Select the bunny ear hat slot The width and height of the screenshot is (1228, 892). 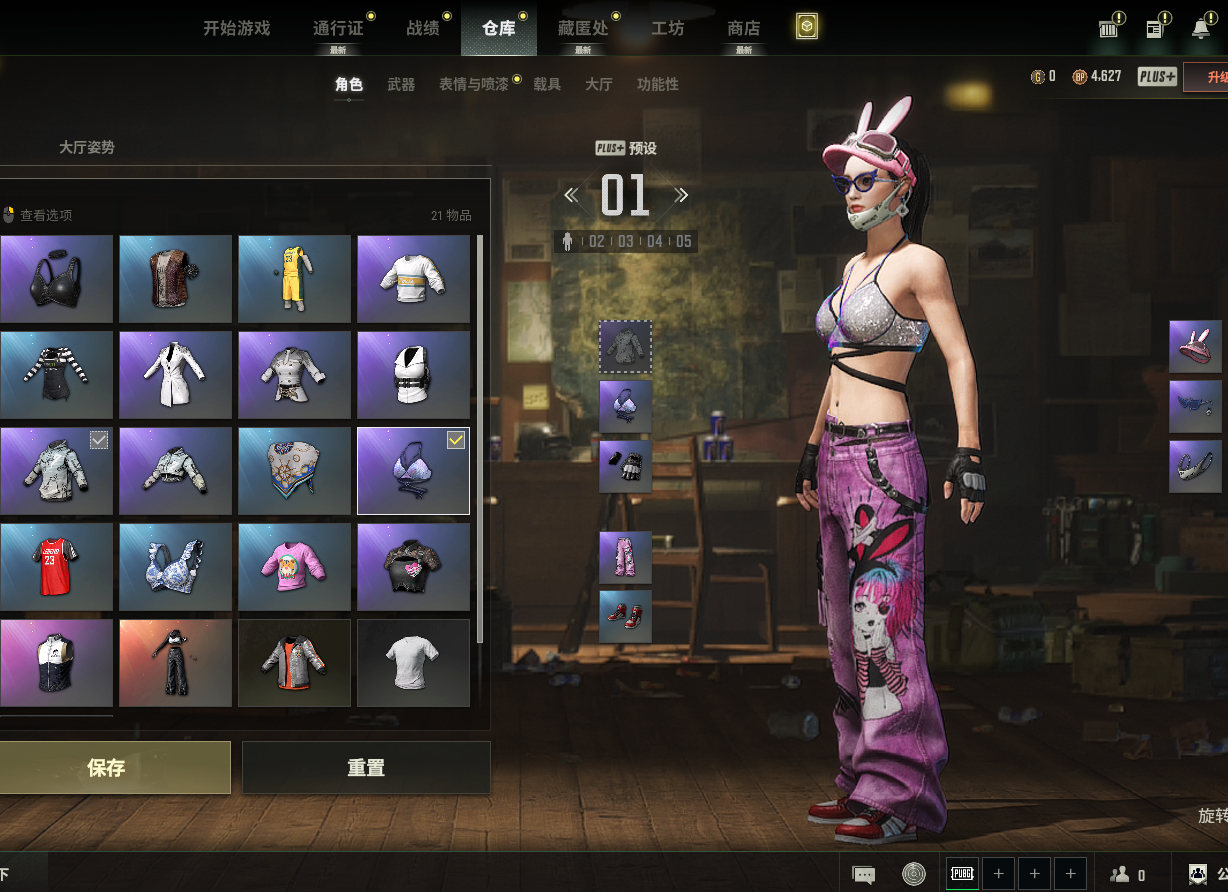coord(1195,347)
